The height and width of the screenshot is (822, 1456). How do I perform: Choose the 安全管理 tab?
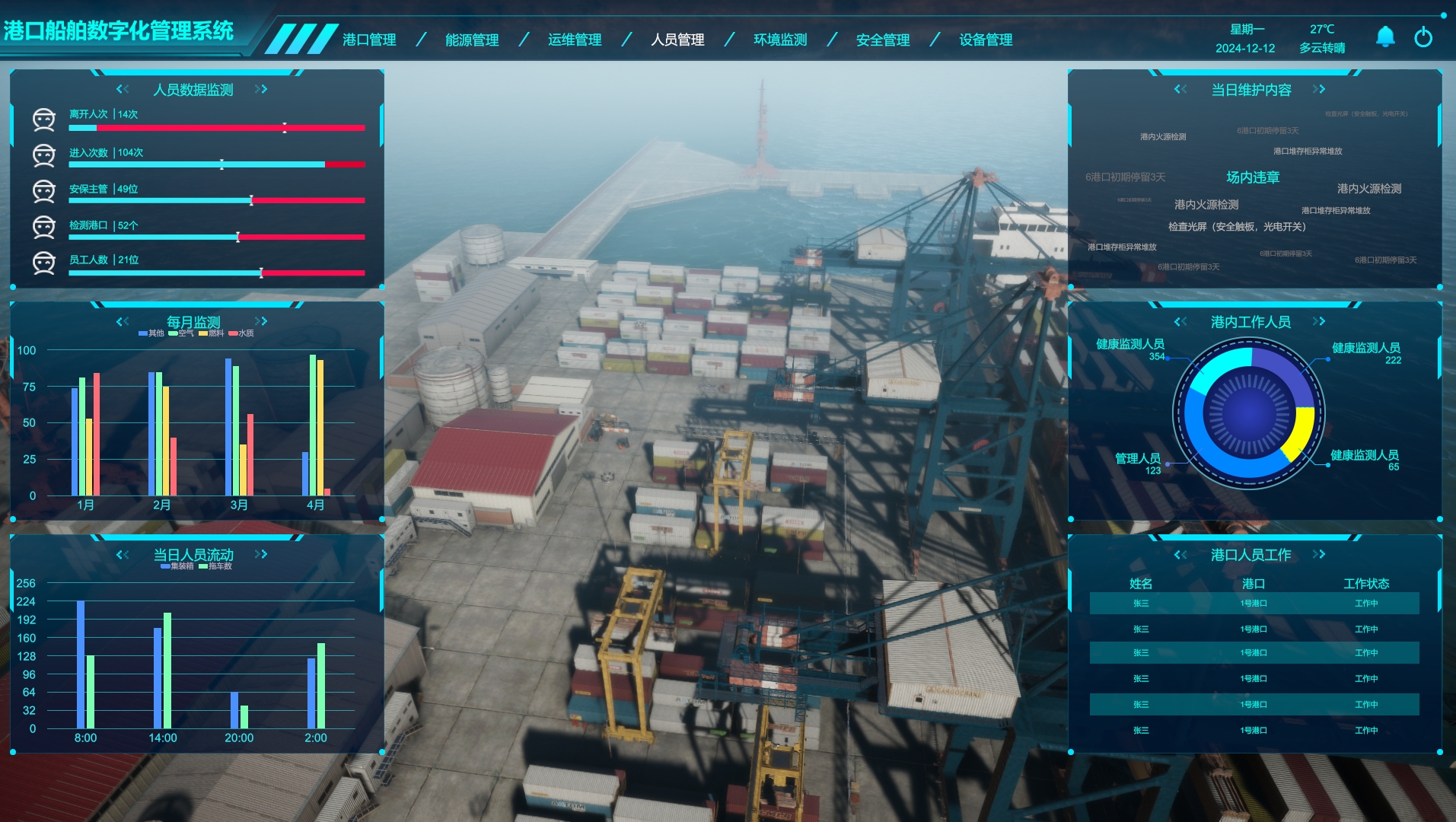[x=883, y=40]
